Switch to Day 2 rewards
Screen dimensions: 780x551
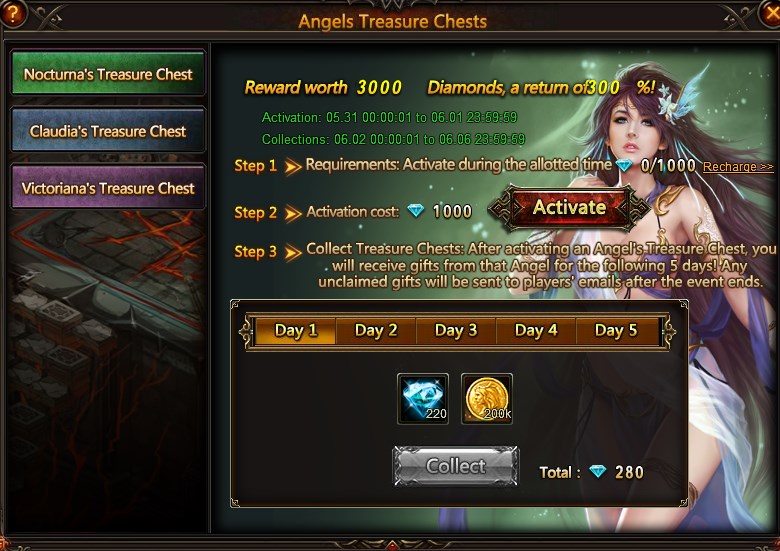point(376,331)
